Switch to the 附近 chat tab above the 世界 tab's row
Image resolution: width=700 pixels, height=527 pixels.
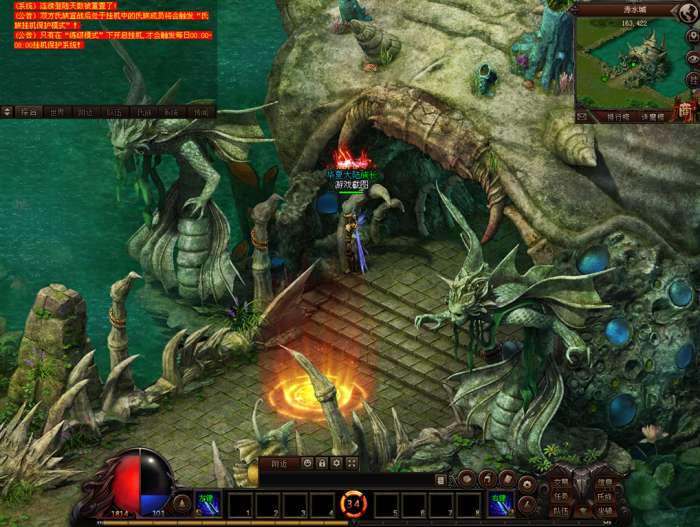point(87,112)
